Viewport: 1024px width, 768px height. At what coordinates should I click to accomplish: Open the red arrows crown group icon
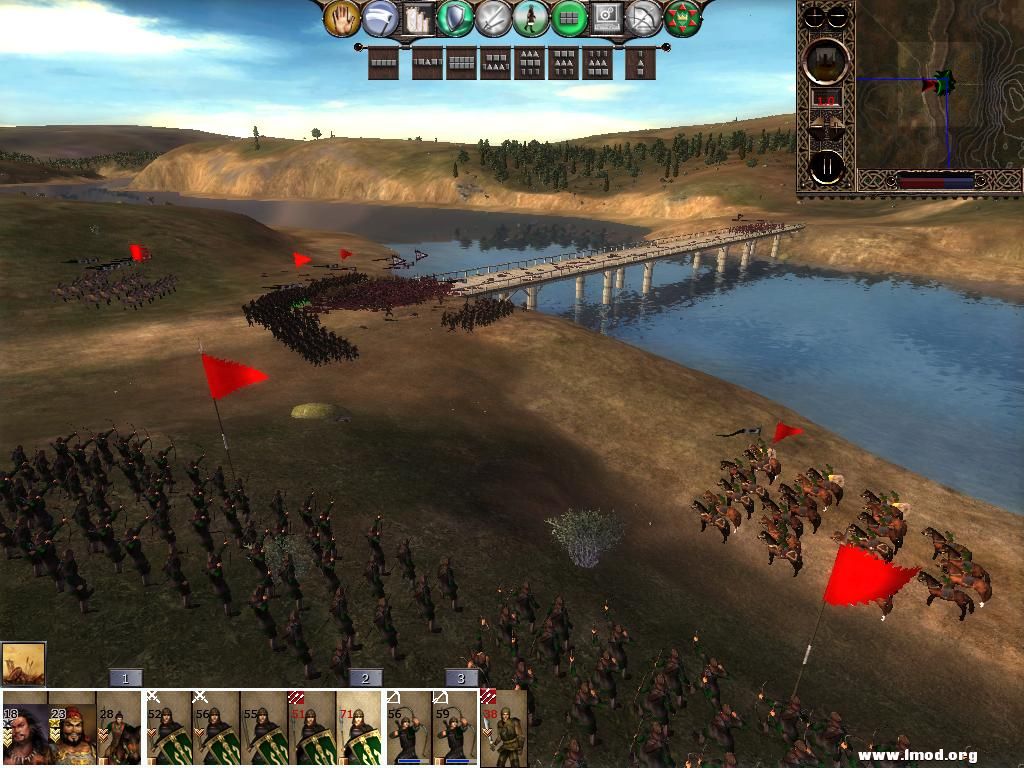tap(682, 18)
